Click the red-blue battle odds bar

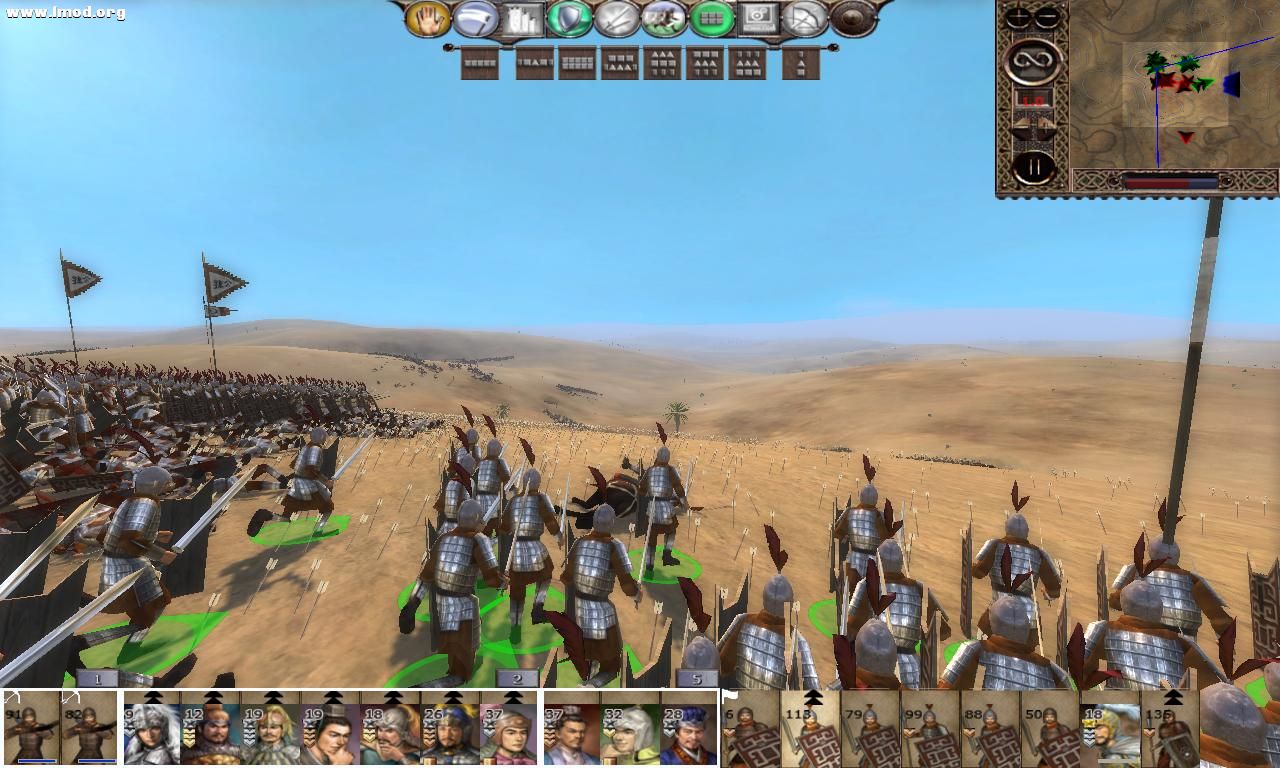pyautogui.click(x=1170, y=181)
